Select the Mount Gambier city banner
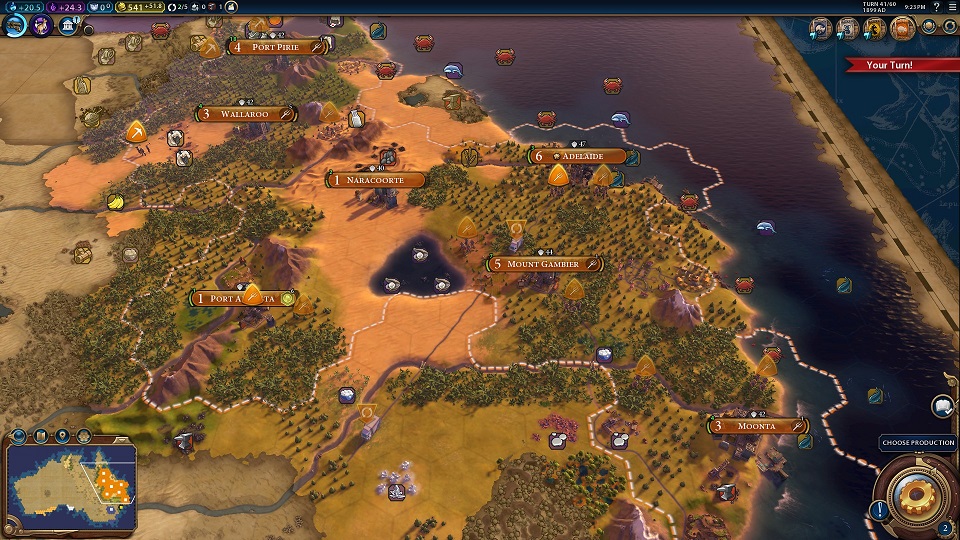Image resolution: width=960 pixels, height=540 pixels. tap(543, 264)
